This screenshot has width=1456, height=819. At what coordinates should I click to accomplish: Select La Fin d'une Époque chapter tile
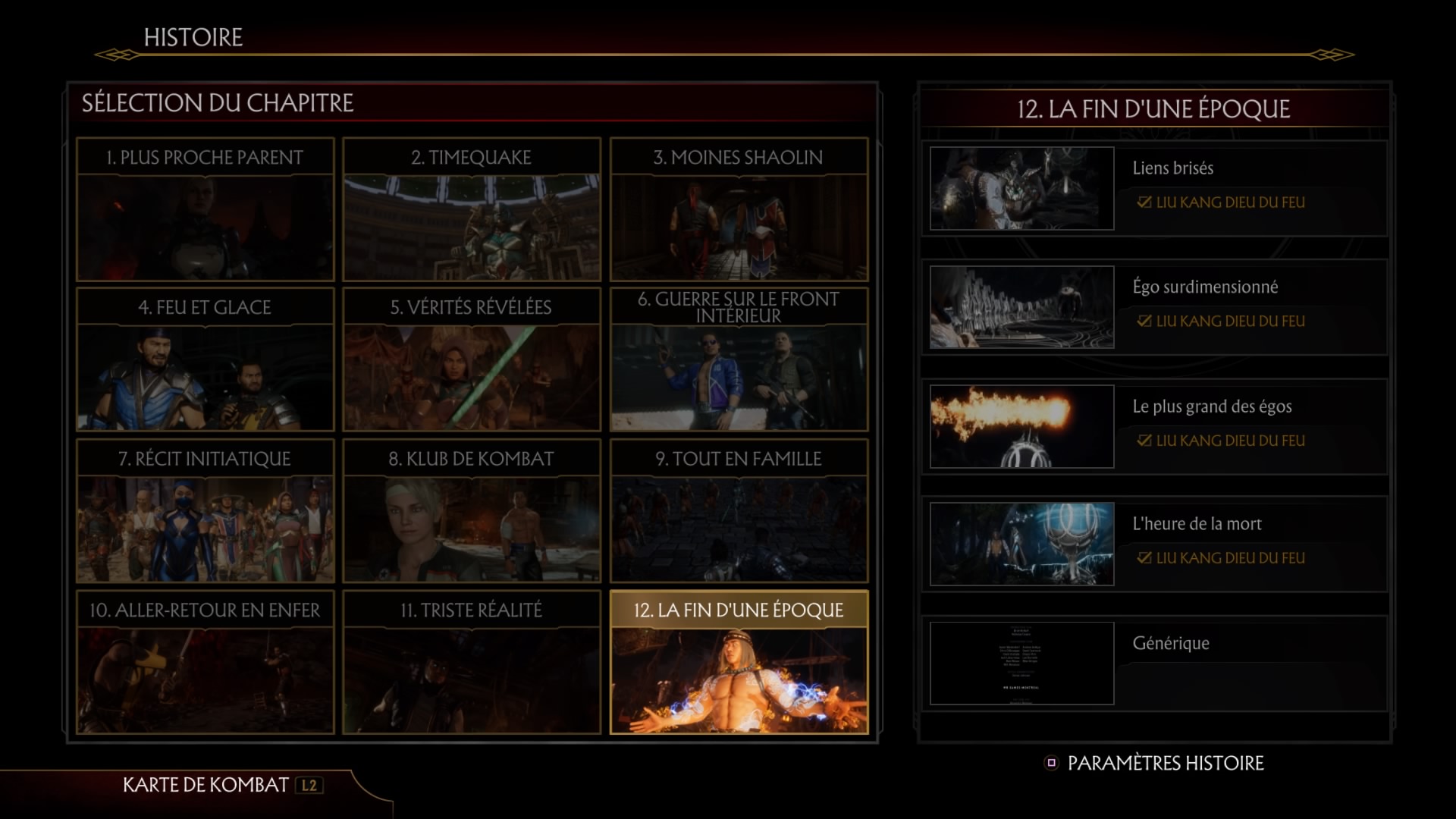739,663
